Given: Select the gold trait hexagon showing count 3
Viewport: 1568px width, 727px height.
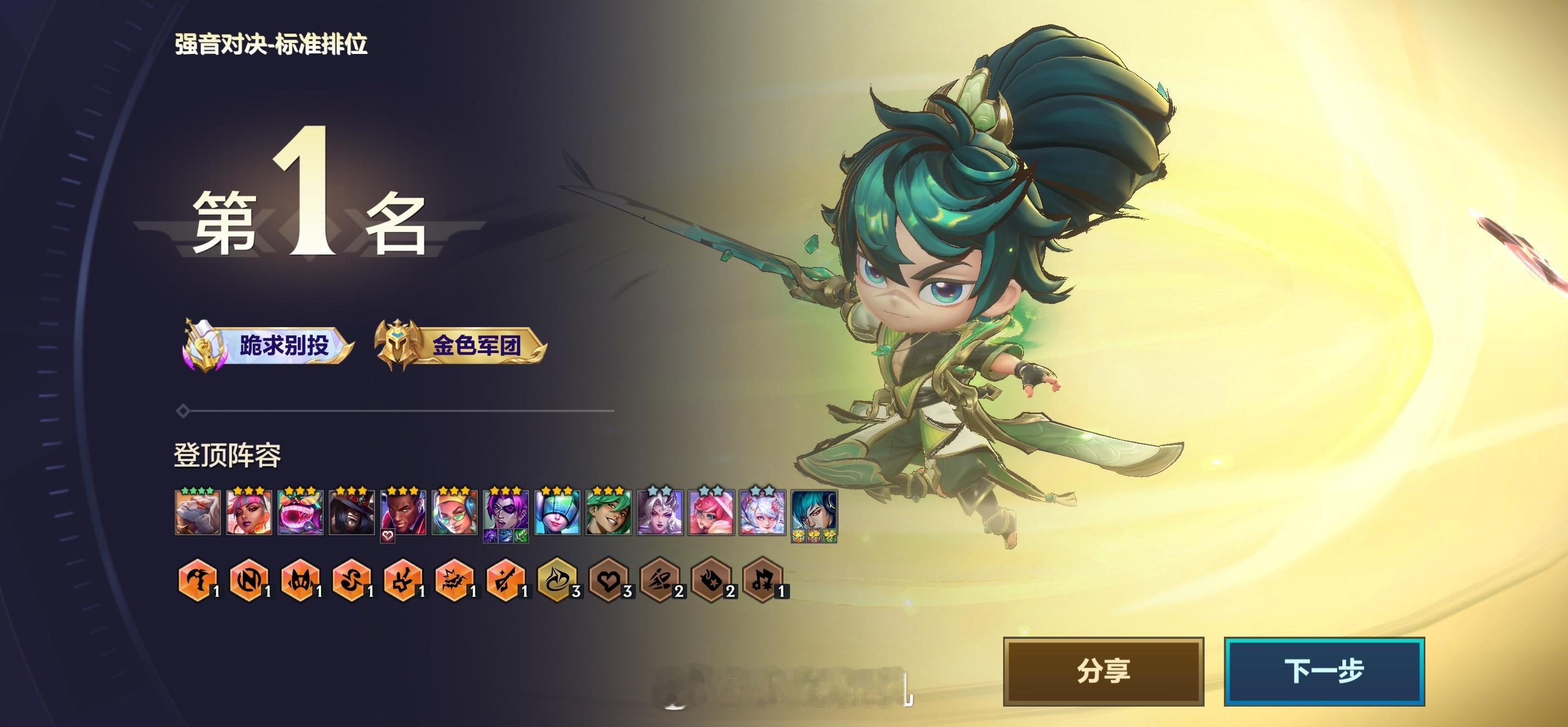Looking at the screenshot, I should 555,588.
